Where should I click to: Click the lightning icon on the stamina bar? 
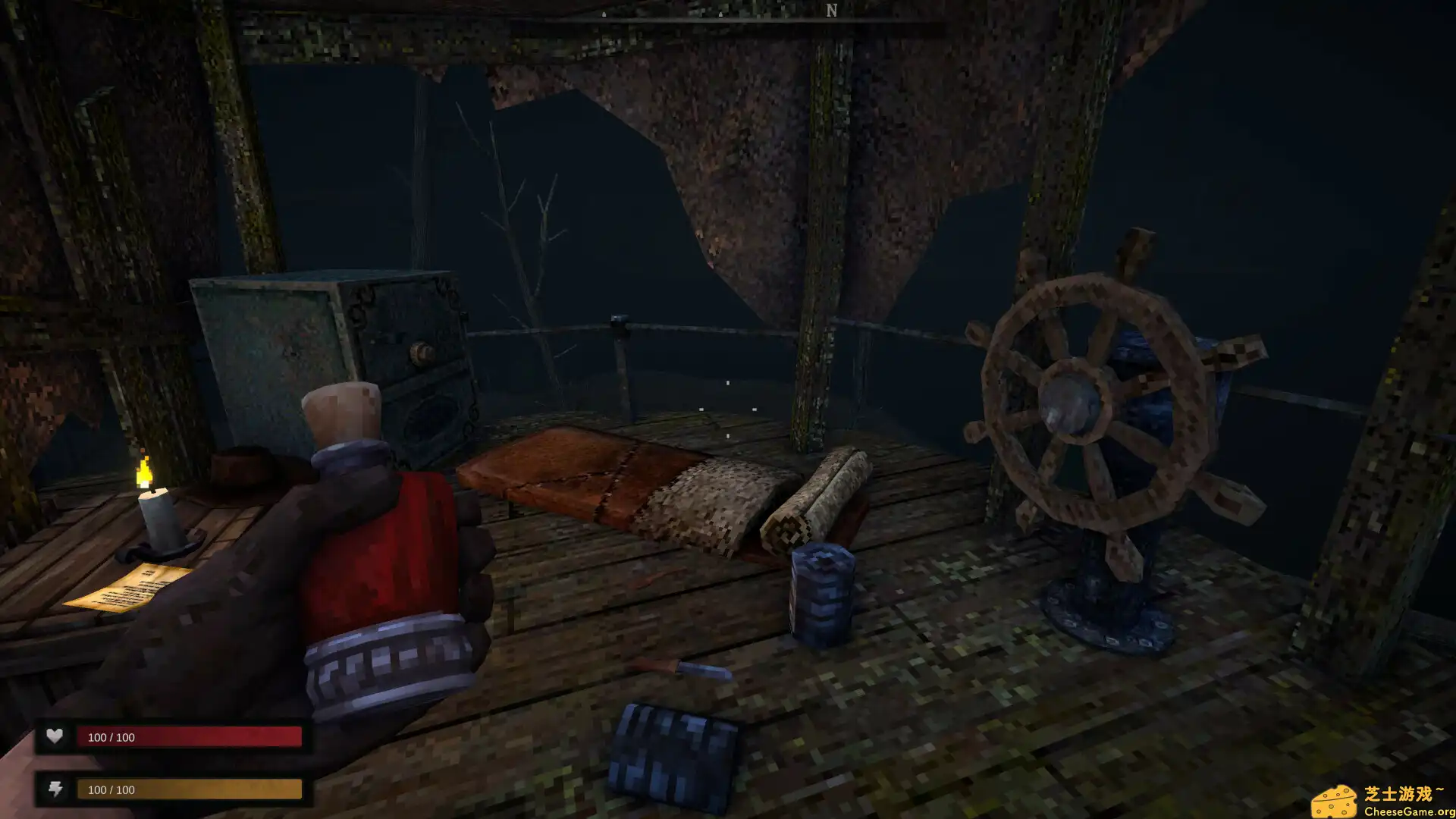pyautogui.click(x=54, y=789)
